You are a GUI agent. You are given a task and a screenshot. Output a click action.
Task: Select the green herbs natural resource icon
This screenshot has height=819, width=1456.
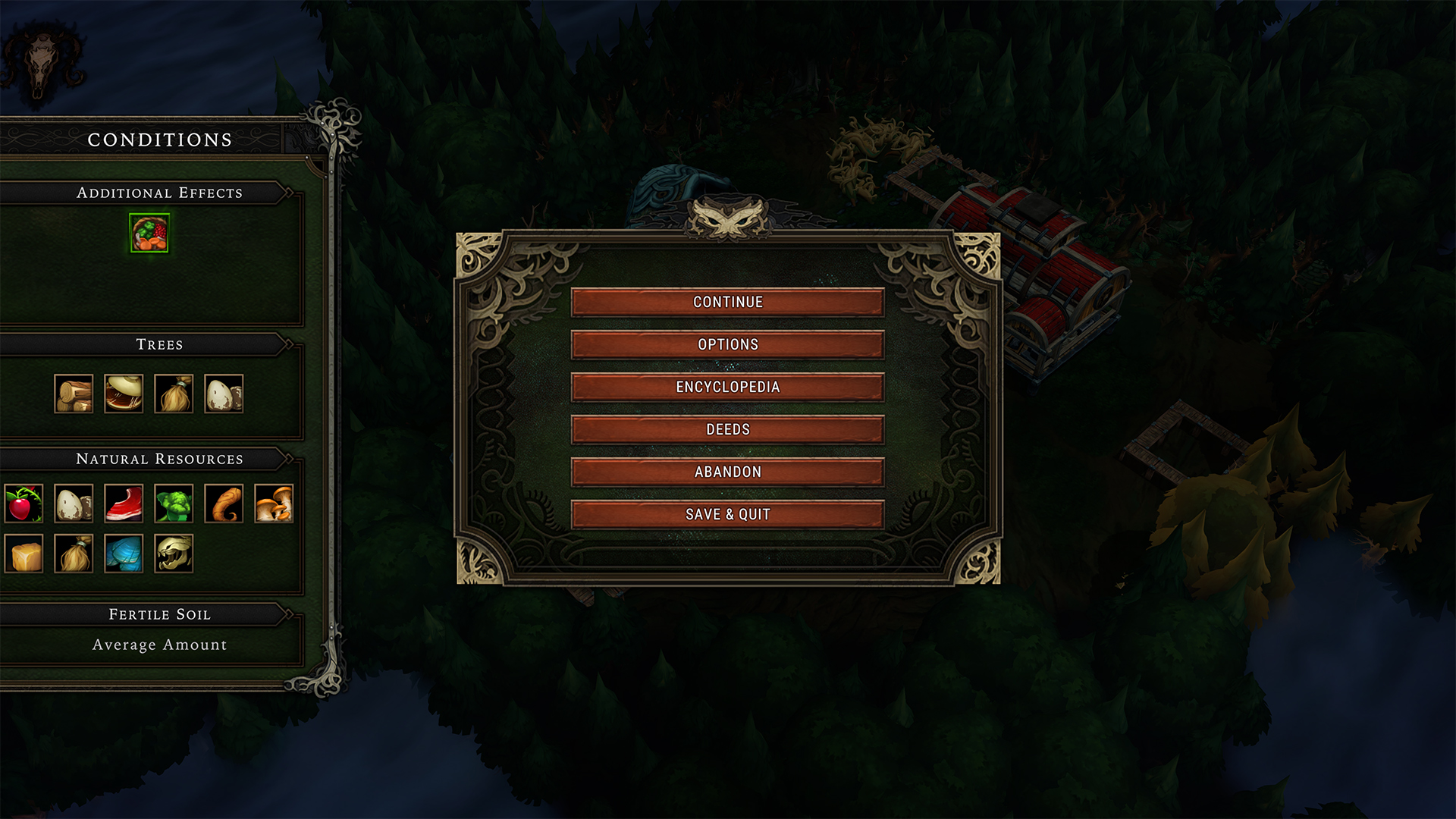click(x=174, y=504)
